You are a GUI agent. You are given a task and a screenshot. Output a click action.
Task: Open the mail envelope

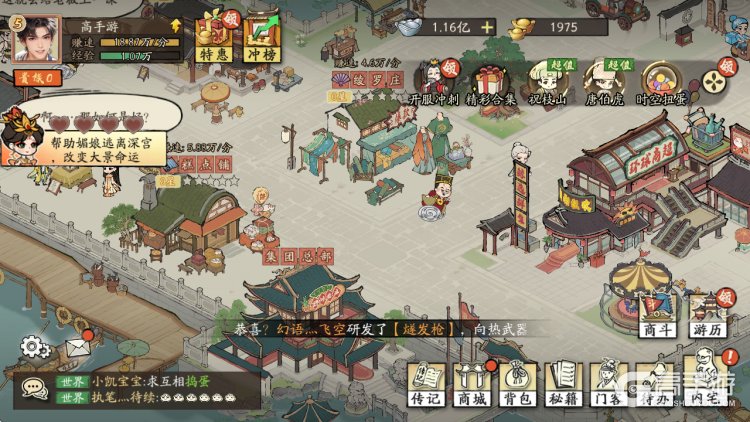point(77,347)
